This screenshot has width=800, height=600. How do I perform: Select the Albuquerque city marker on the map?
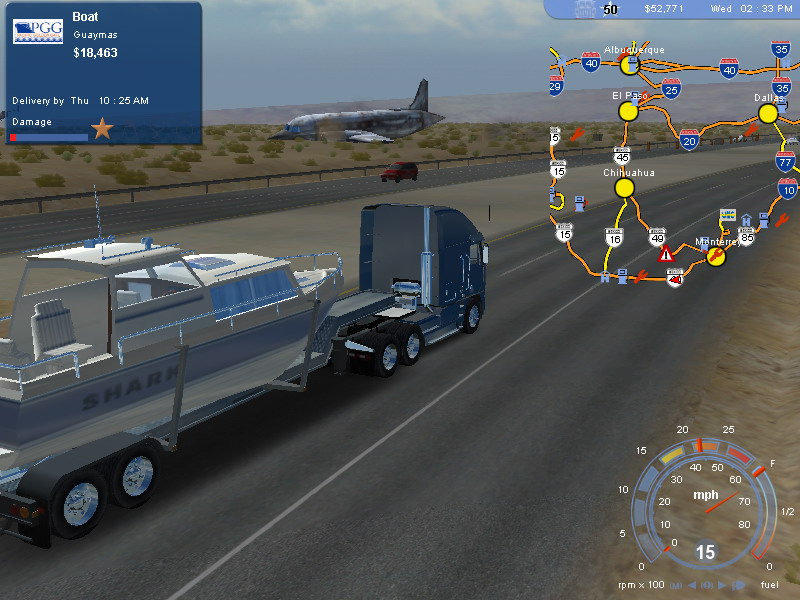[x=629, y=65]
